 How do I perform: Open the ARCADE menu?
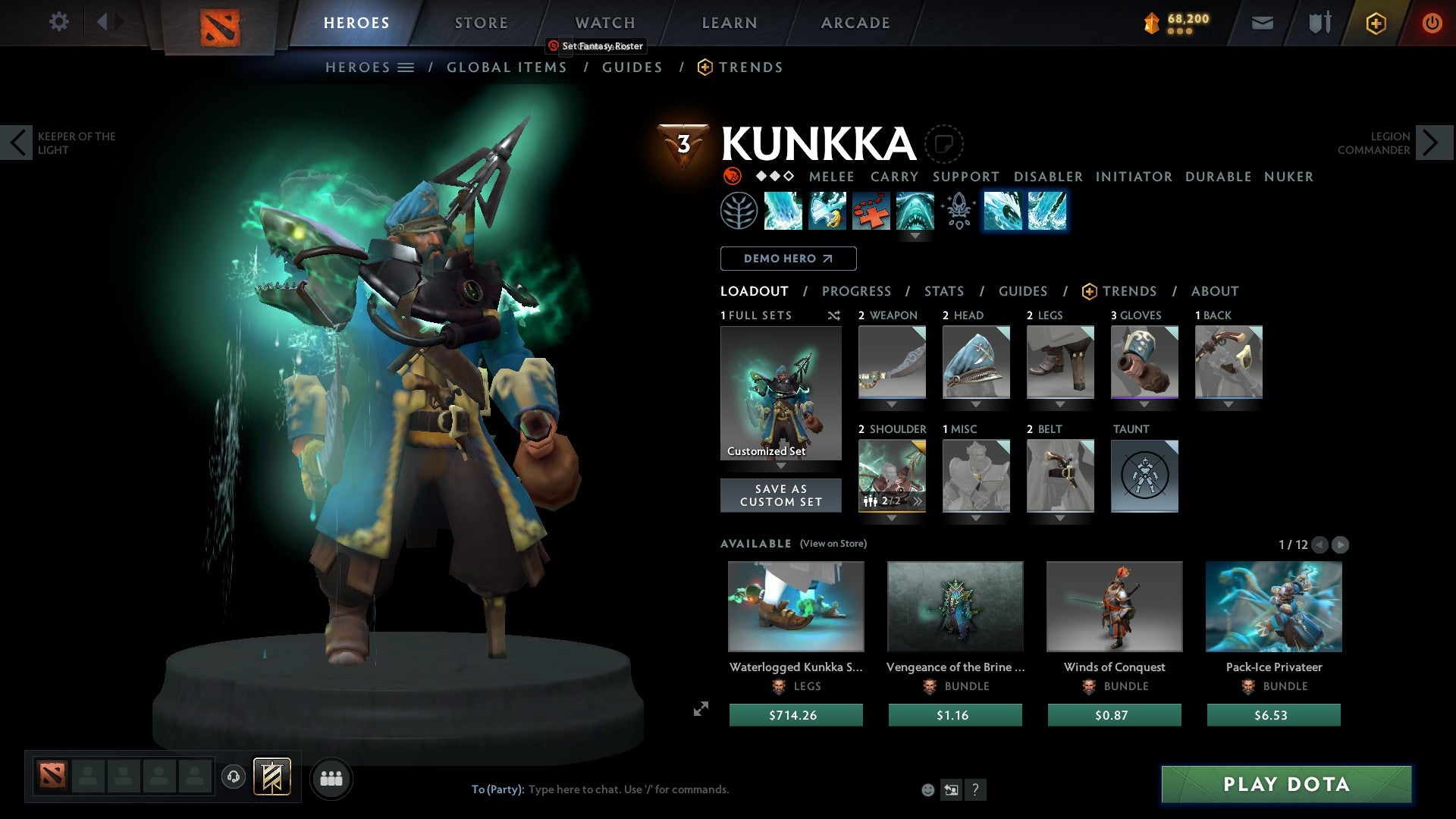coord(855,22)
